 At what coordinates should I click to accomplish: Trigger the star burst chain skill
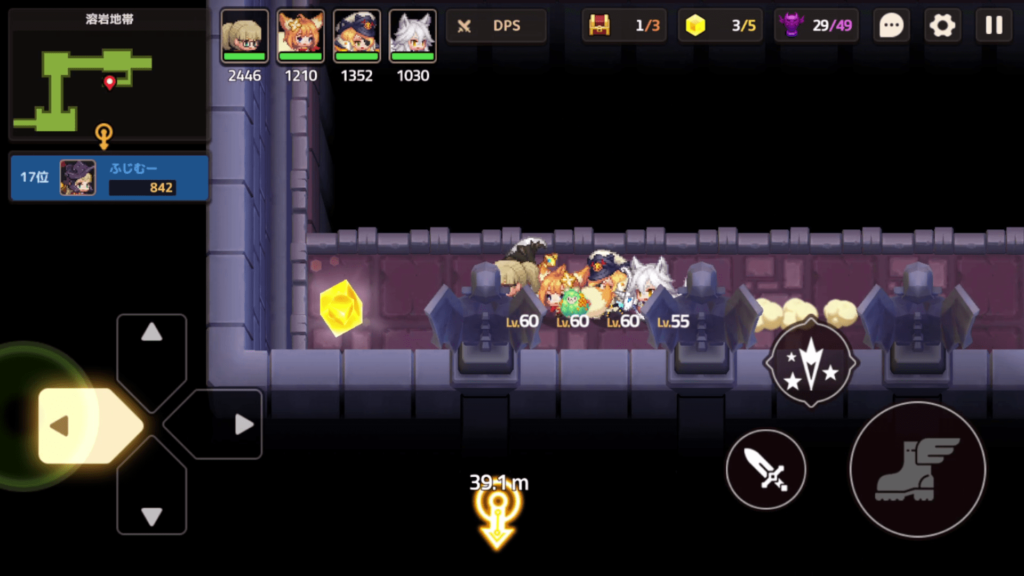coord(809,363)
